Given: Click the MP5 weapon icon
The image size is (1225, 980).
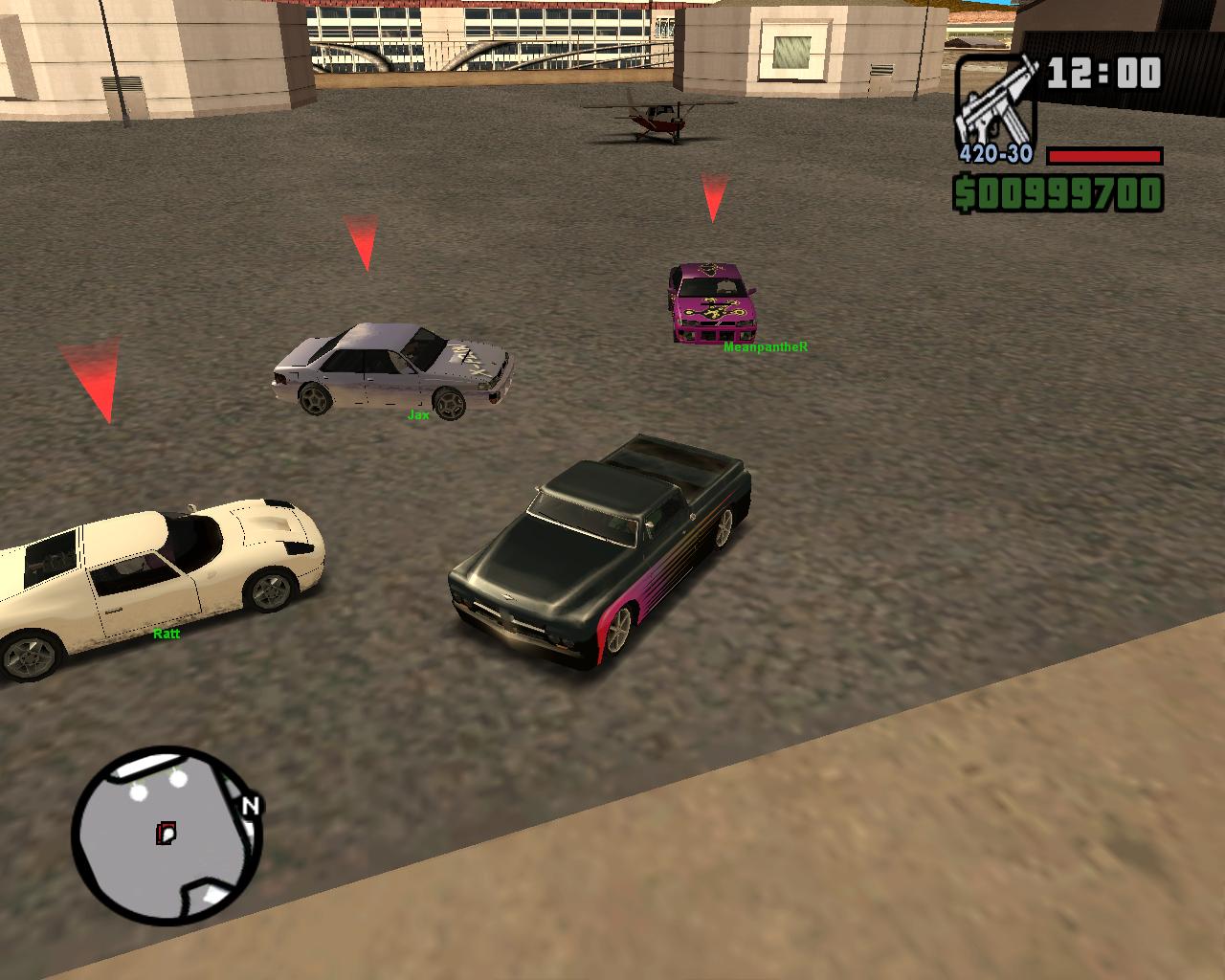Looking at the screenshot, I should click(x=995, y=100).
